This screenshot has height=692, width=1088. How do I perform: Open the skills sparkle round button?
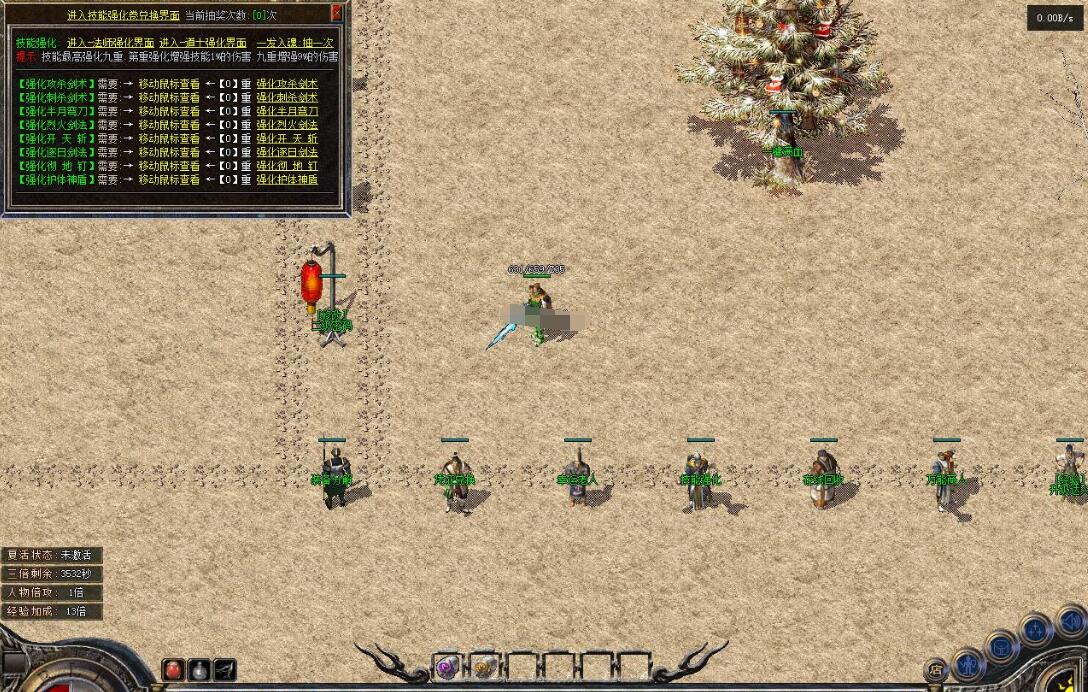[x=1035, y=630]
